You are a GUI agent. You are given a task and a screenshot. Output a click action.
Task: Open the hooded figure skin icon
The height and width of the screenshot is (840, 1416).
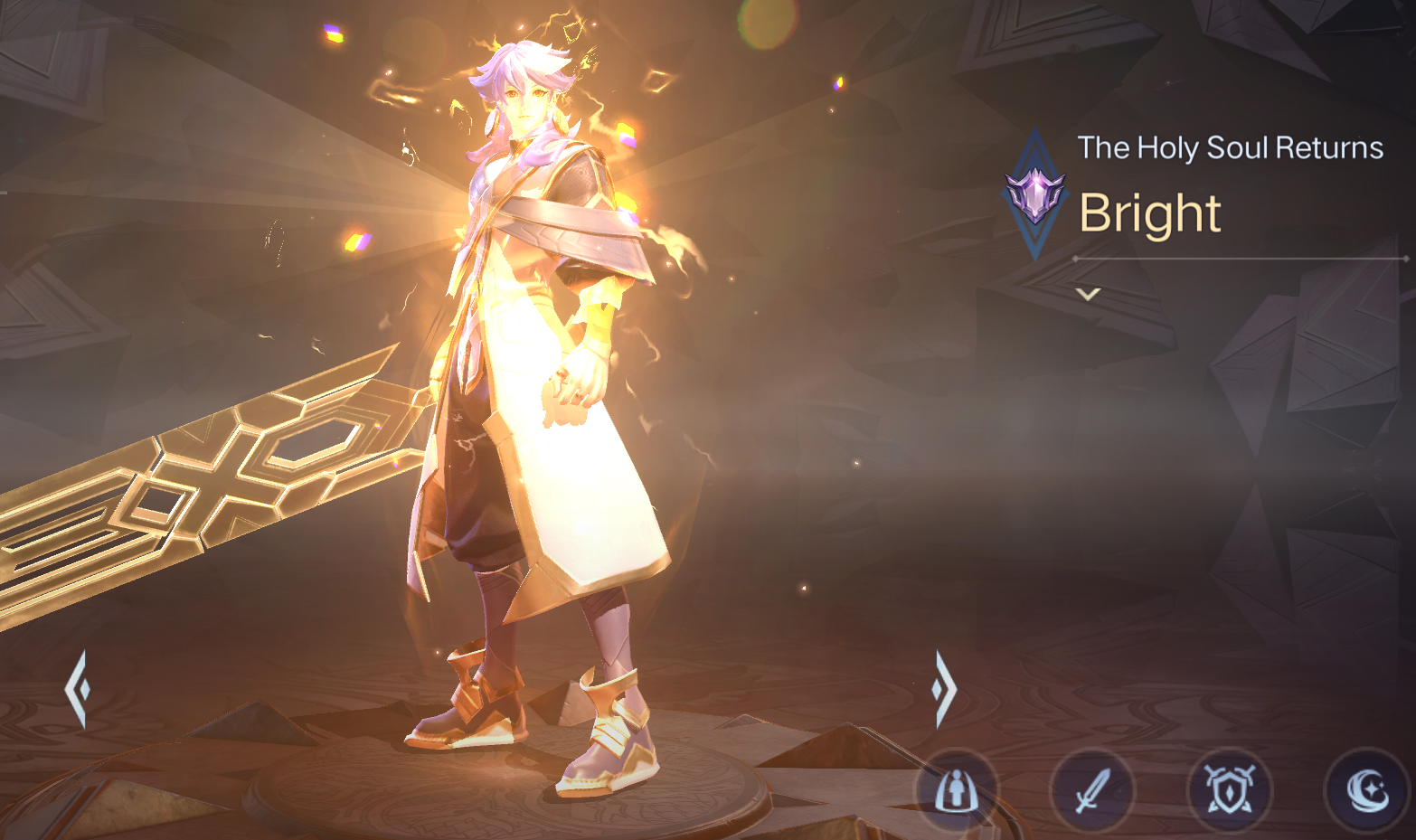[956, 792]
